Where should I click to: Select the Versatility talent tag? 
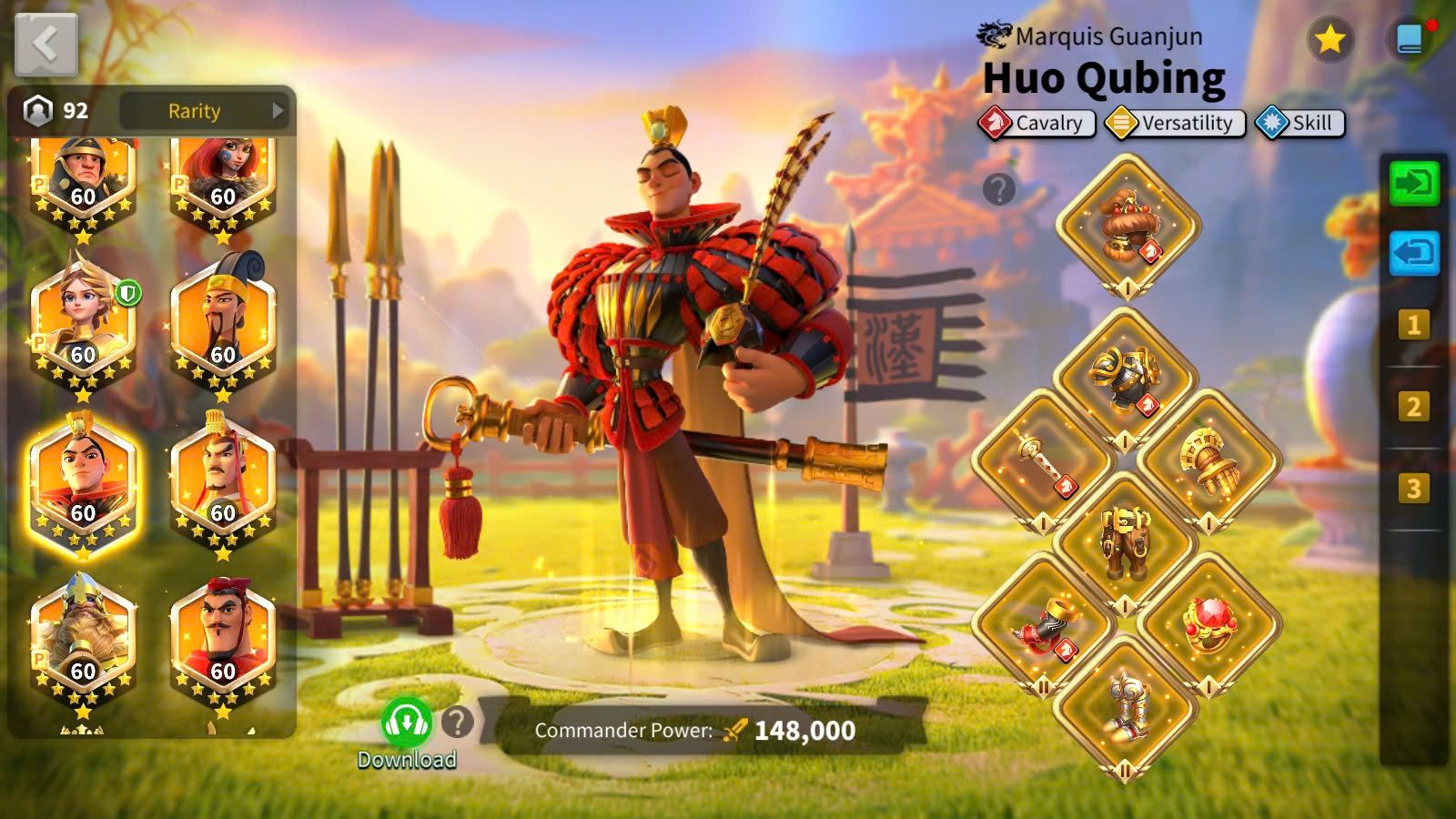(x=1175, y=123)
